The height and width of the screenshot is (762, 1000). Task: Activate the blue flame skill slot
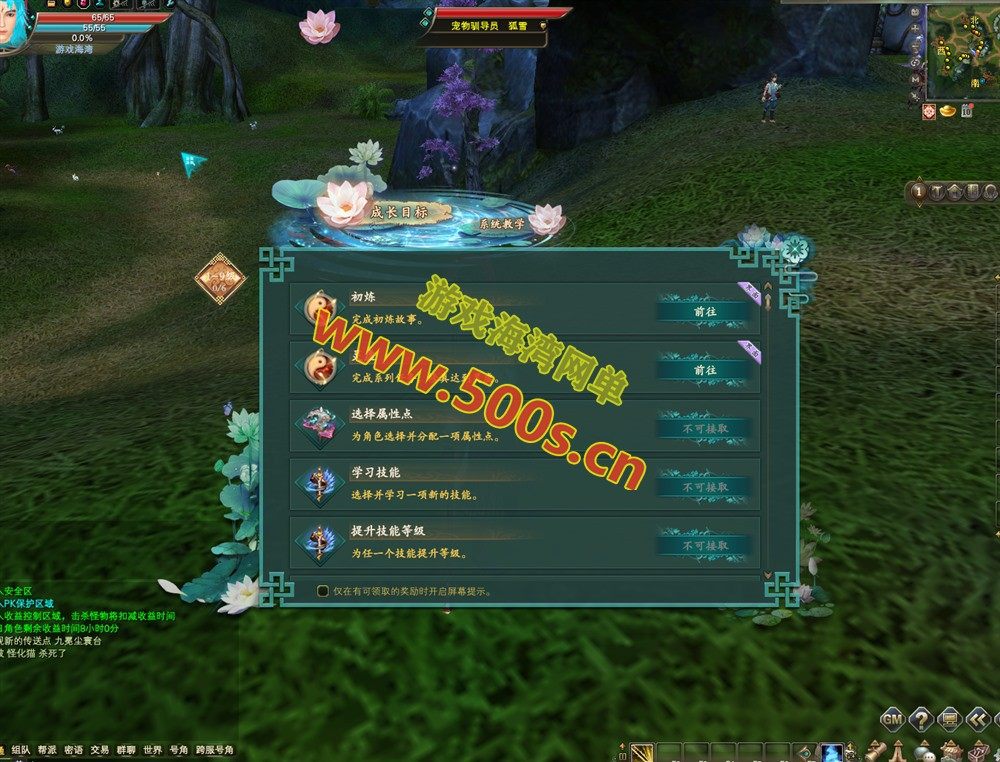(830, 752)
